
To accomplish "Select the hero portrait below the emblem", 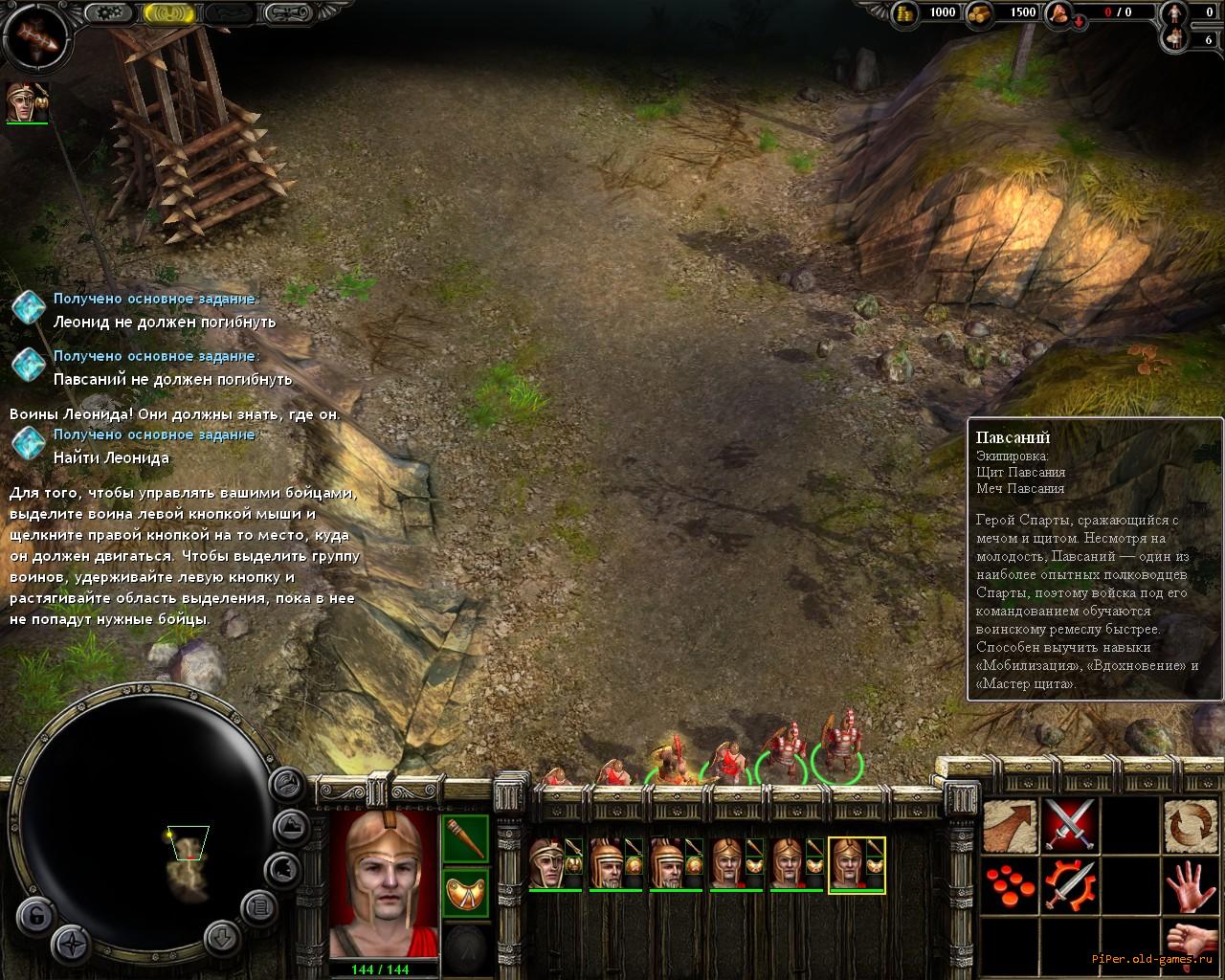I will [27, 101].
